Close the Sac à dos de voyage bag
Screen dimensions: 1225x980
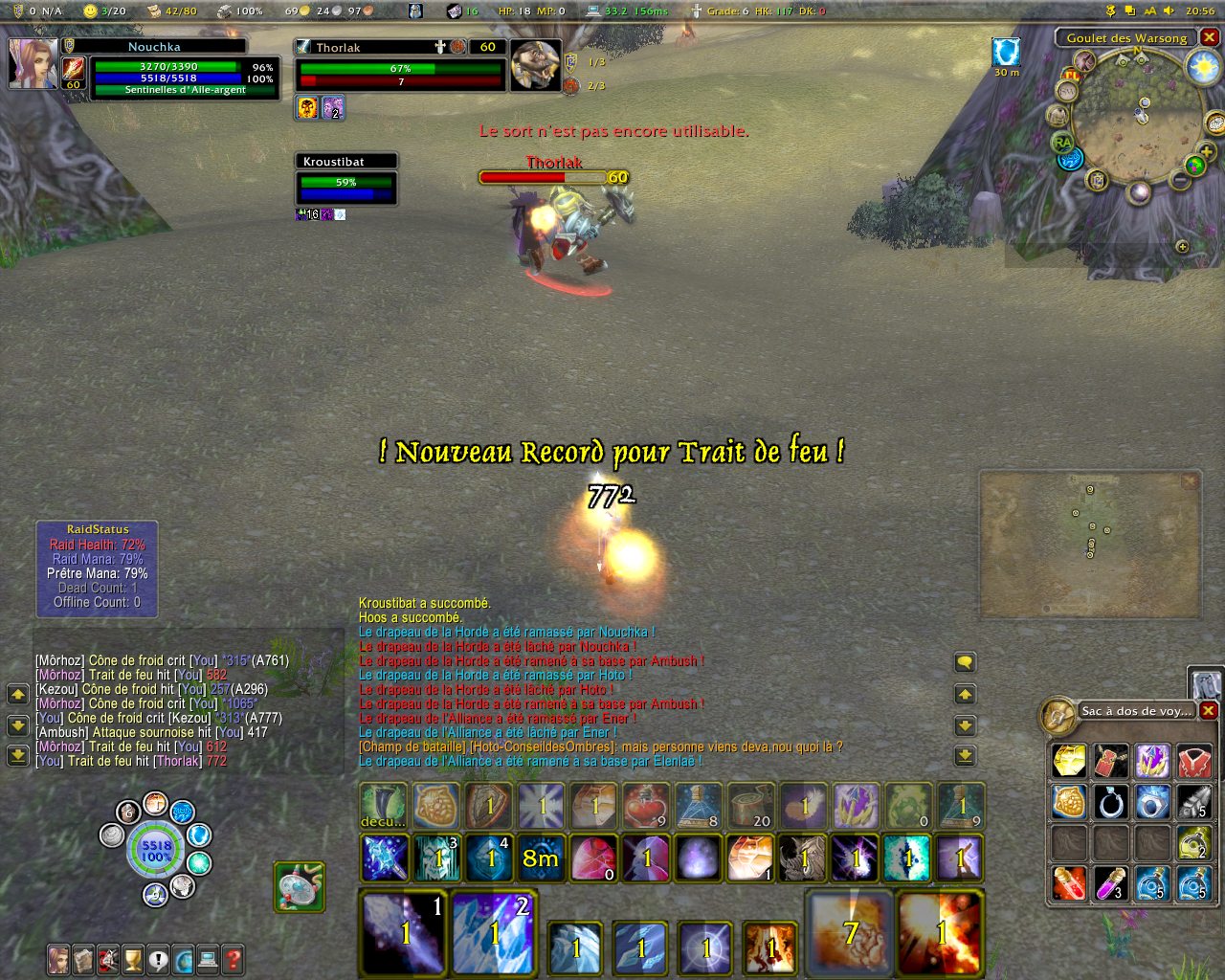pos(1209,710)
